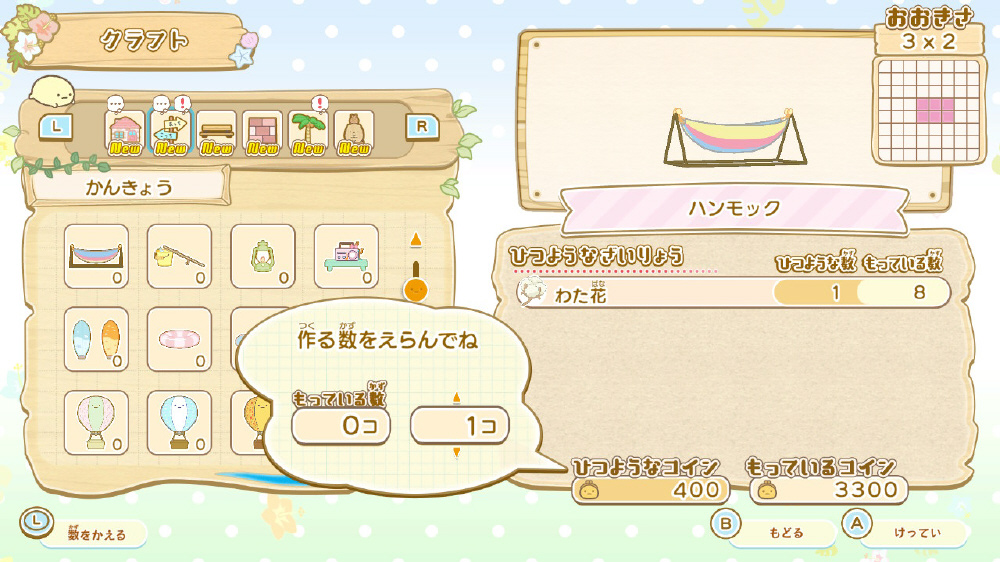This screenshot has height=562, width=1000.
Task: Select the house category tab
Action: 125,131
